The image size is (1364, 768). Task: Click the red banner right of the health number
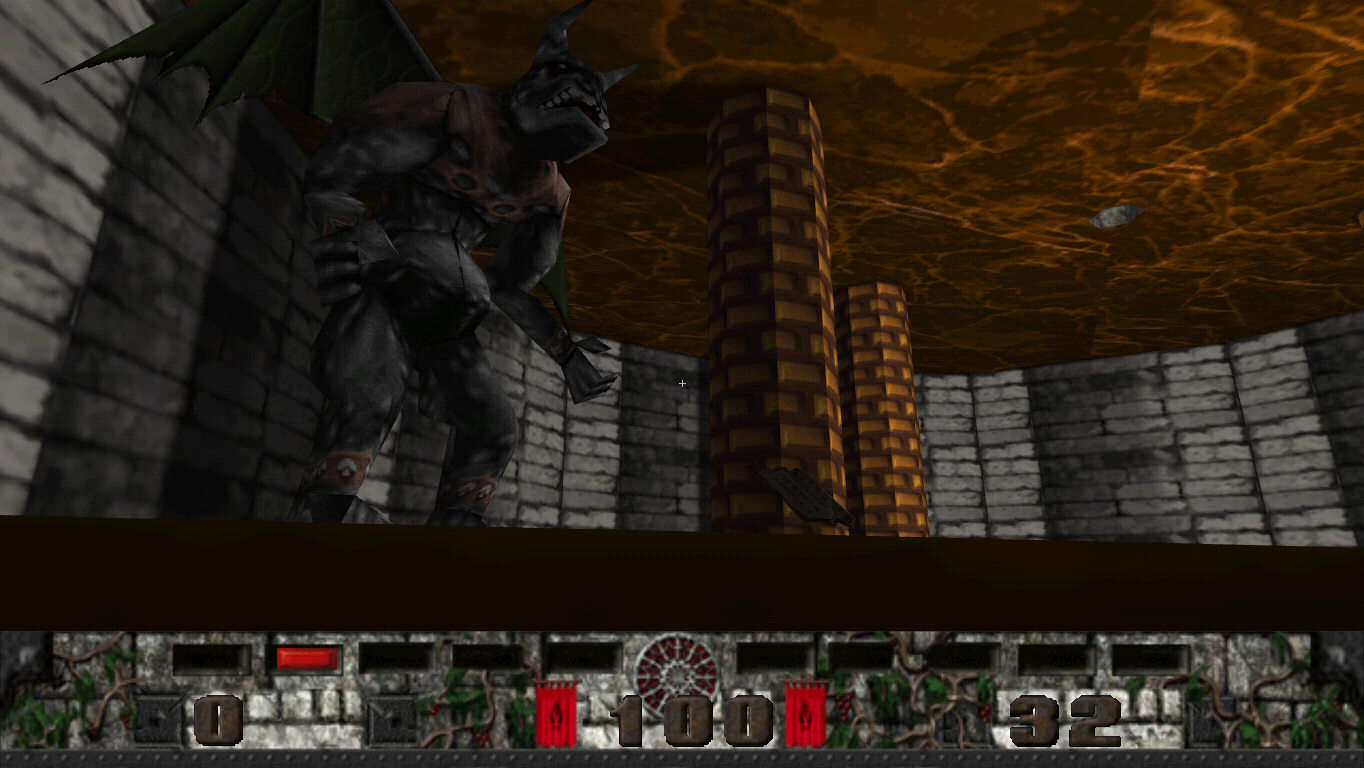pos(806,716)
